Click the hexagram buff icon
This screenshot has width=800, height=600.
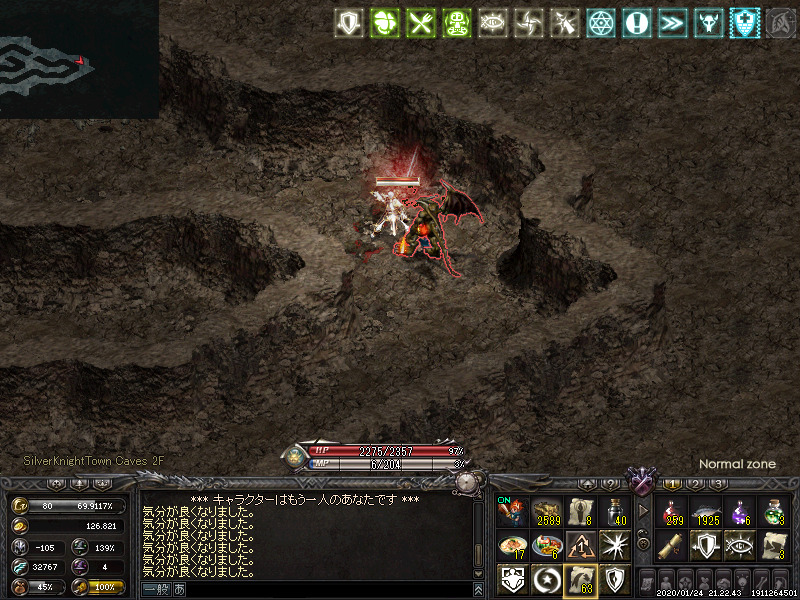(x=600, y=23)
